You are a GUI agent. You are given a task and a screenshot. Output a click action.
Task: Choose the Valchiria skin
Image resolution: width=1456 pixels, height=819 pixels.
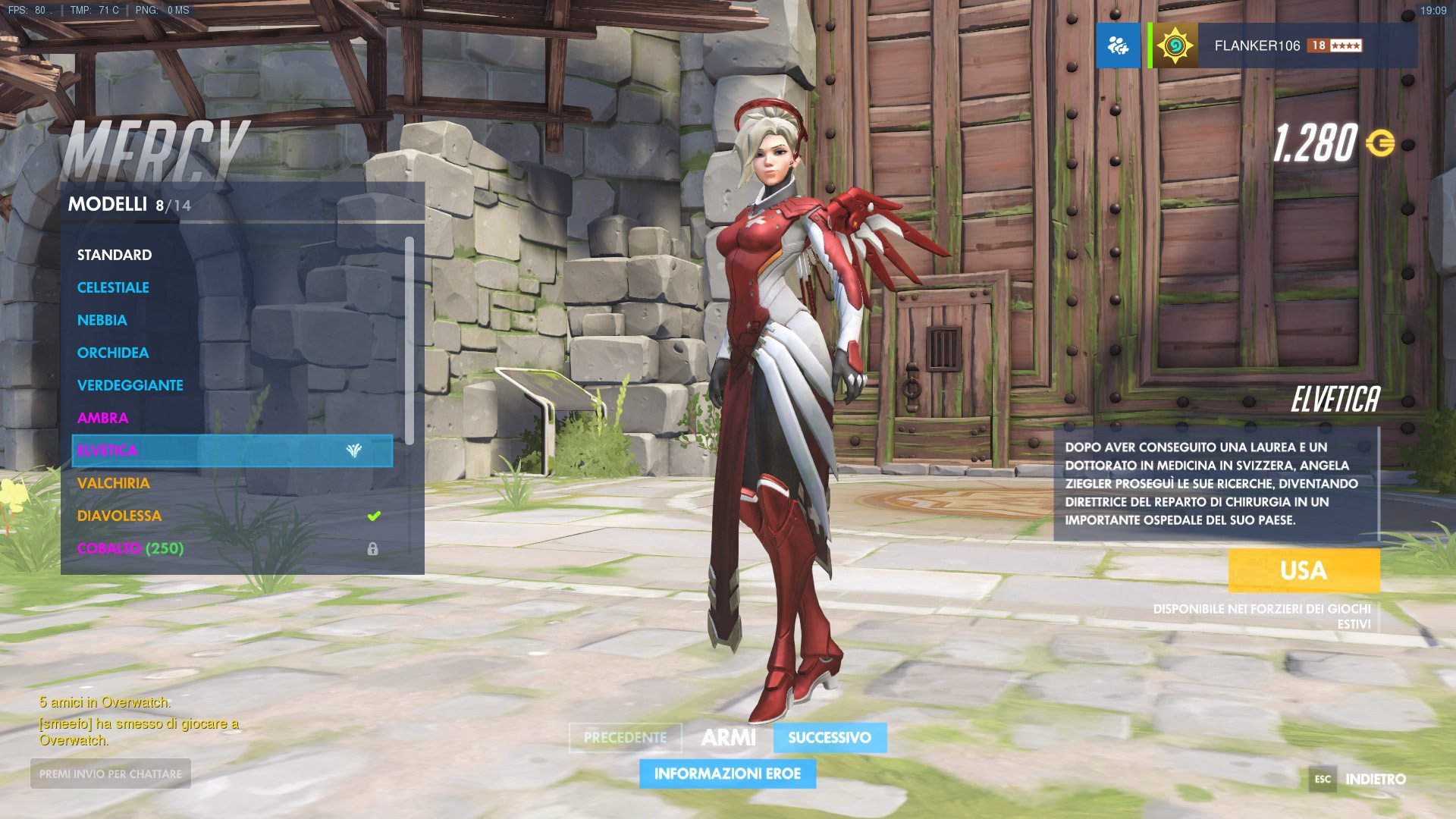point(114,483)
